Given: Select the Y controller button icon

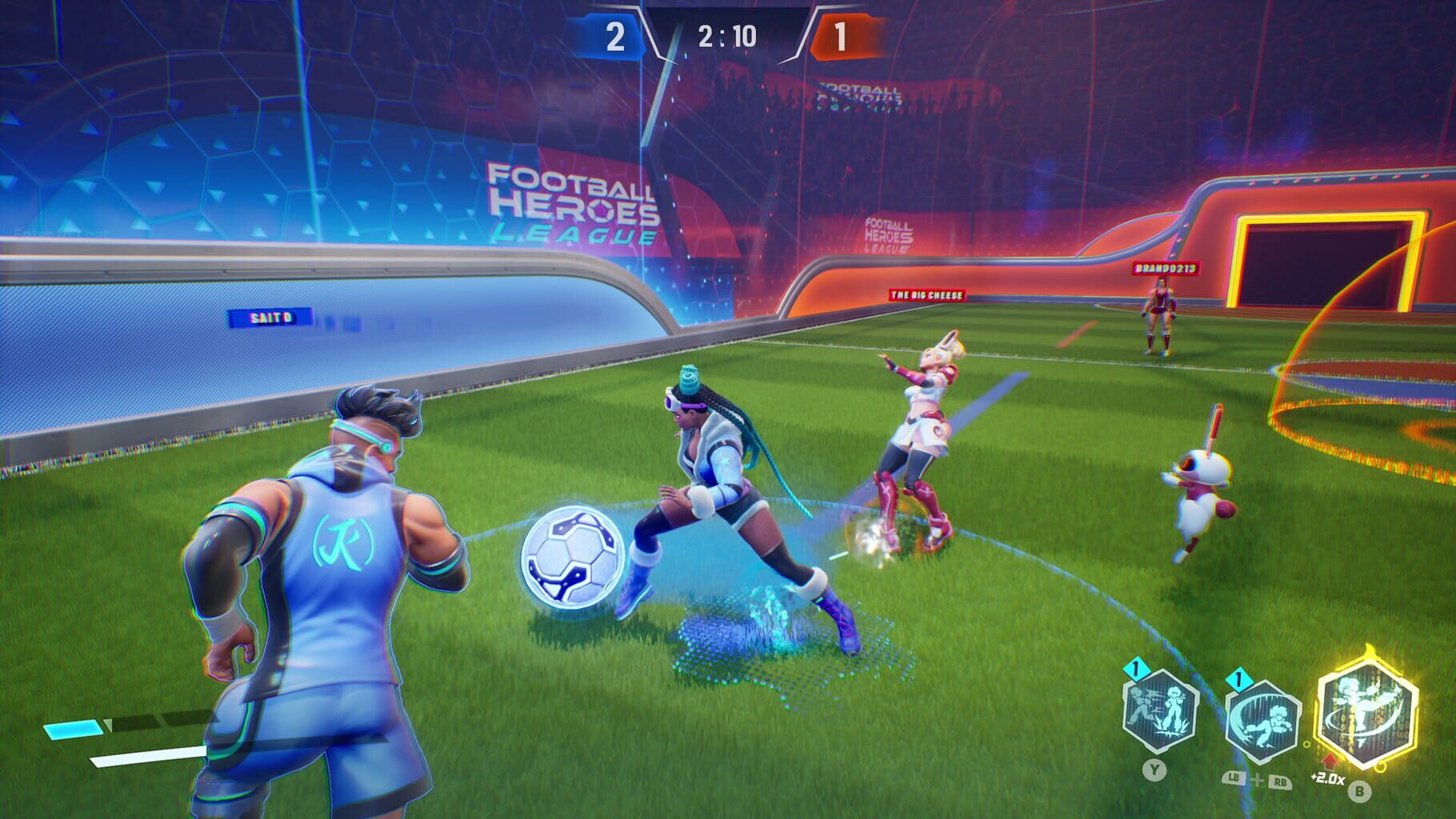Looking at the screenshot, I should click(1154, 769).
